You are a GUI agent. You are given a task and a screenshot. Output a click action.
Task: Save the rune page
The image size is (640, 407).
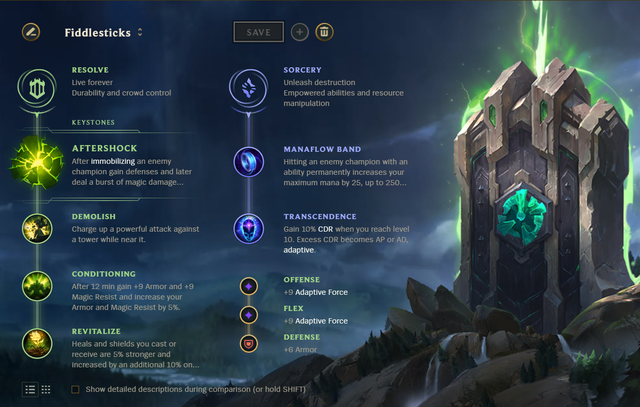point(258,32)
